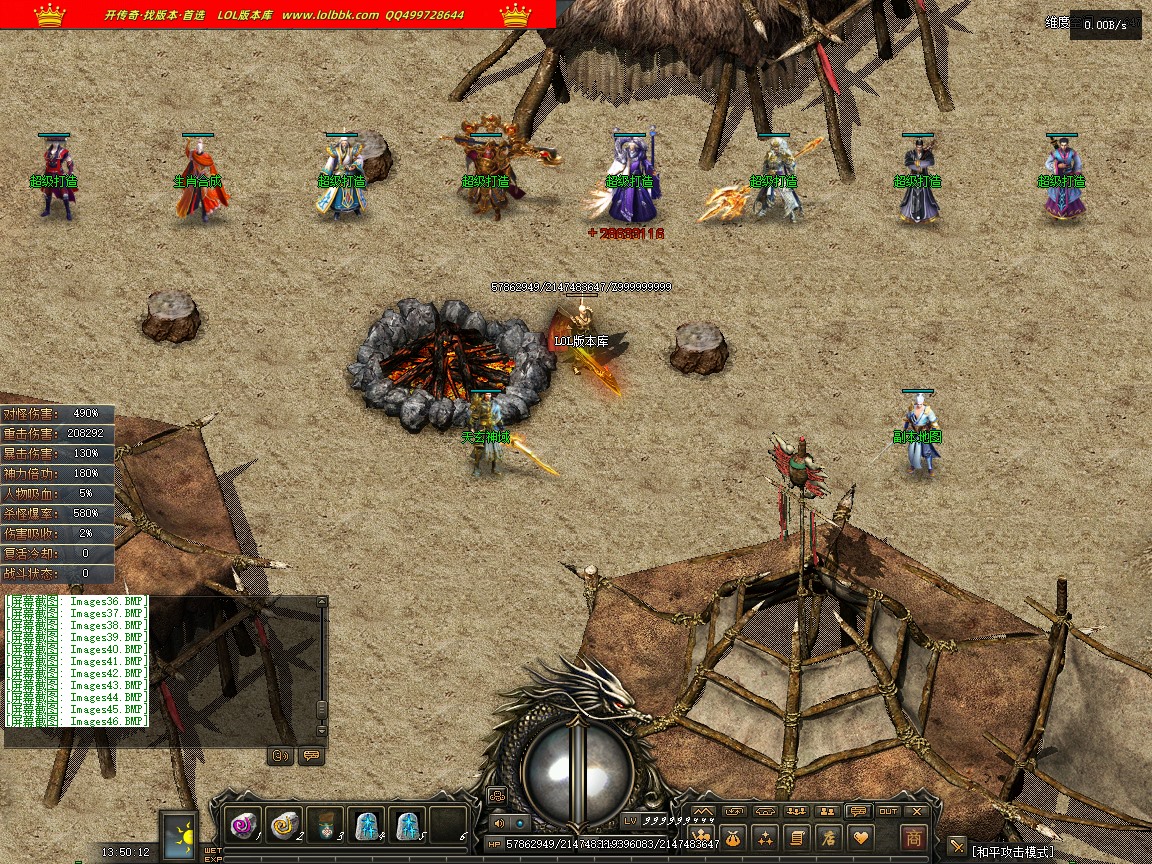Close the game with the X button
This screenshot has height=864, width=1152.
coord(916,811)
